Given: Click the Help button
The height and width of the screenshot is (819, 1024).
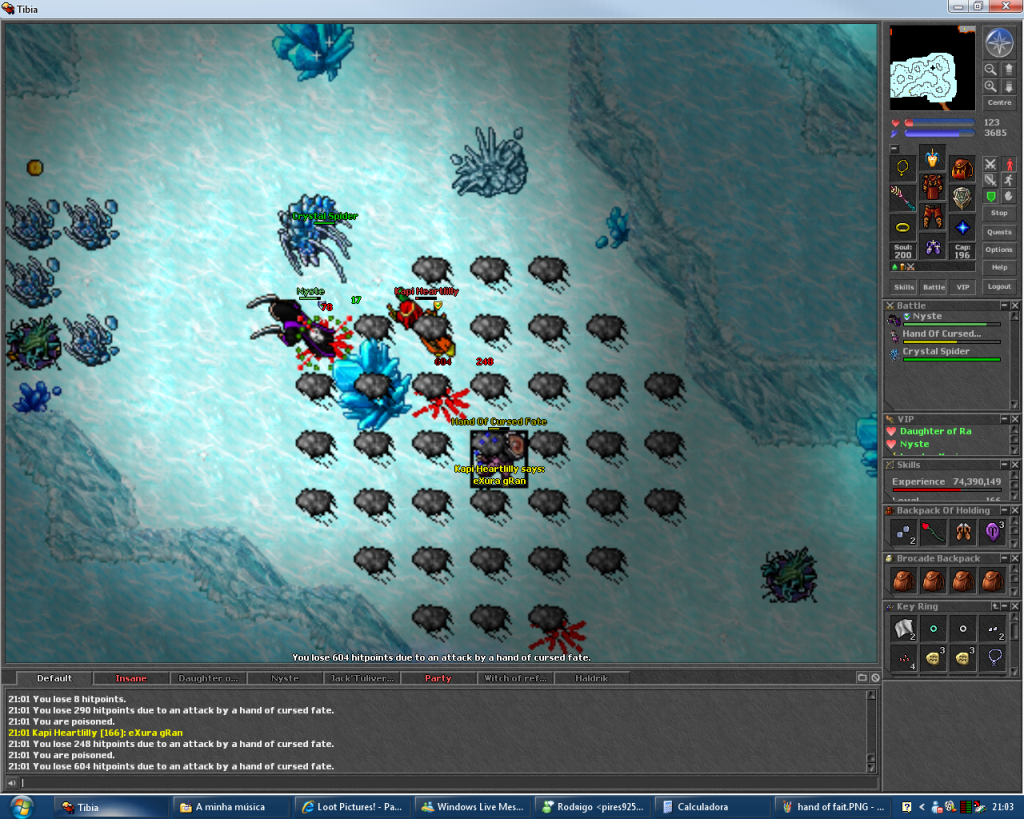Looking at the screenshot, I should click(998, 268).
